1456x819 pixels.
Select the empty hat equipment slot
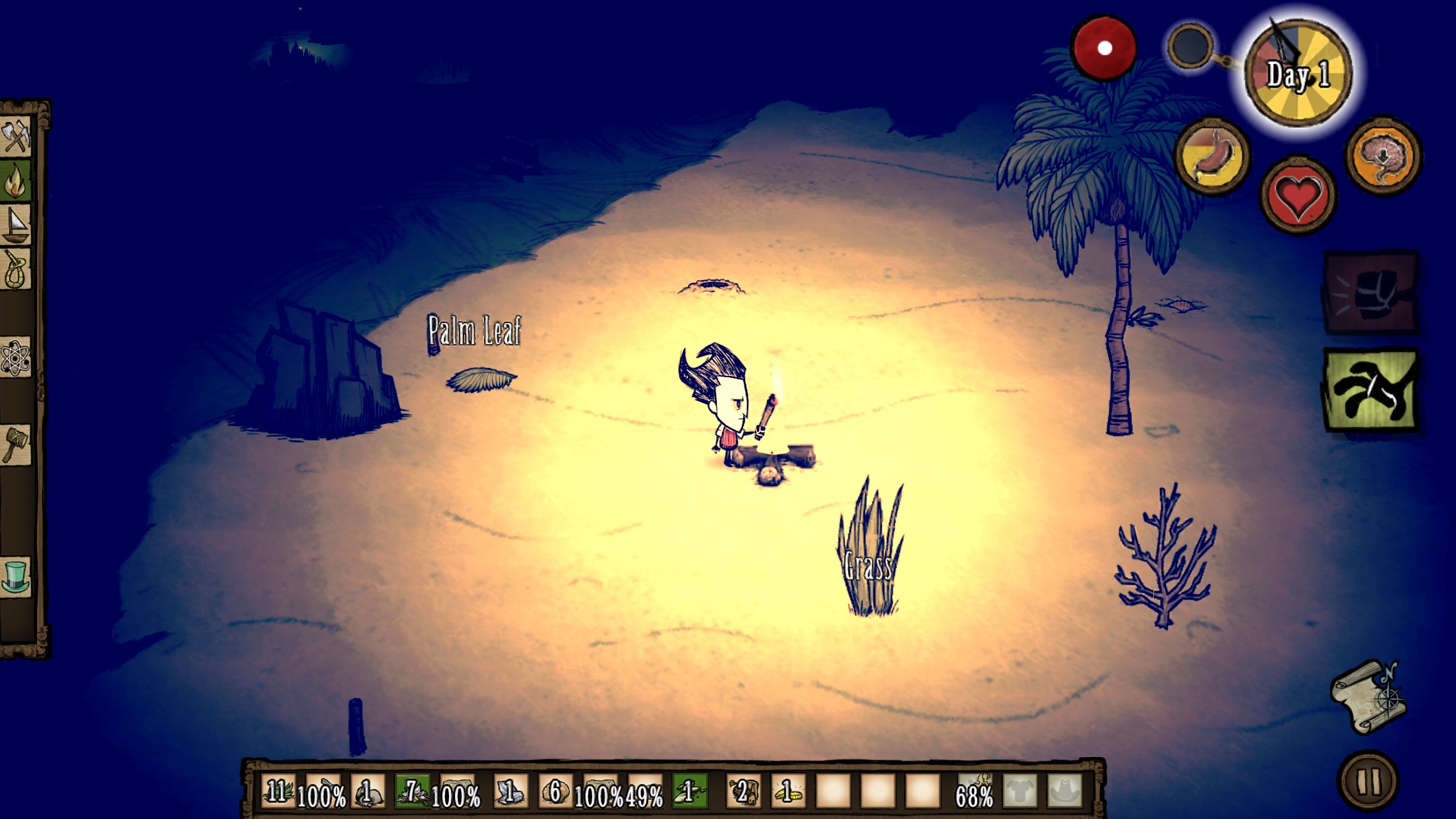[x=1064, y=791]
